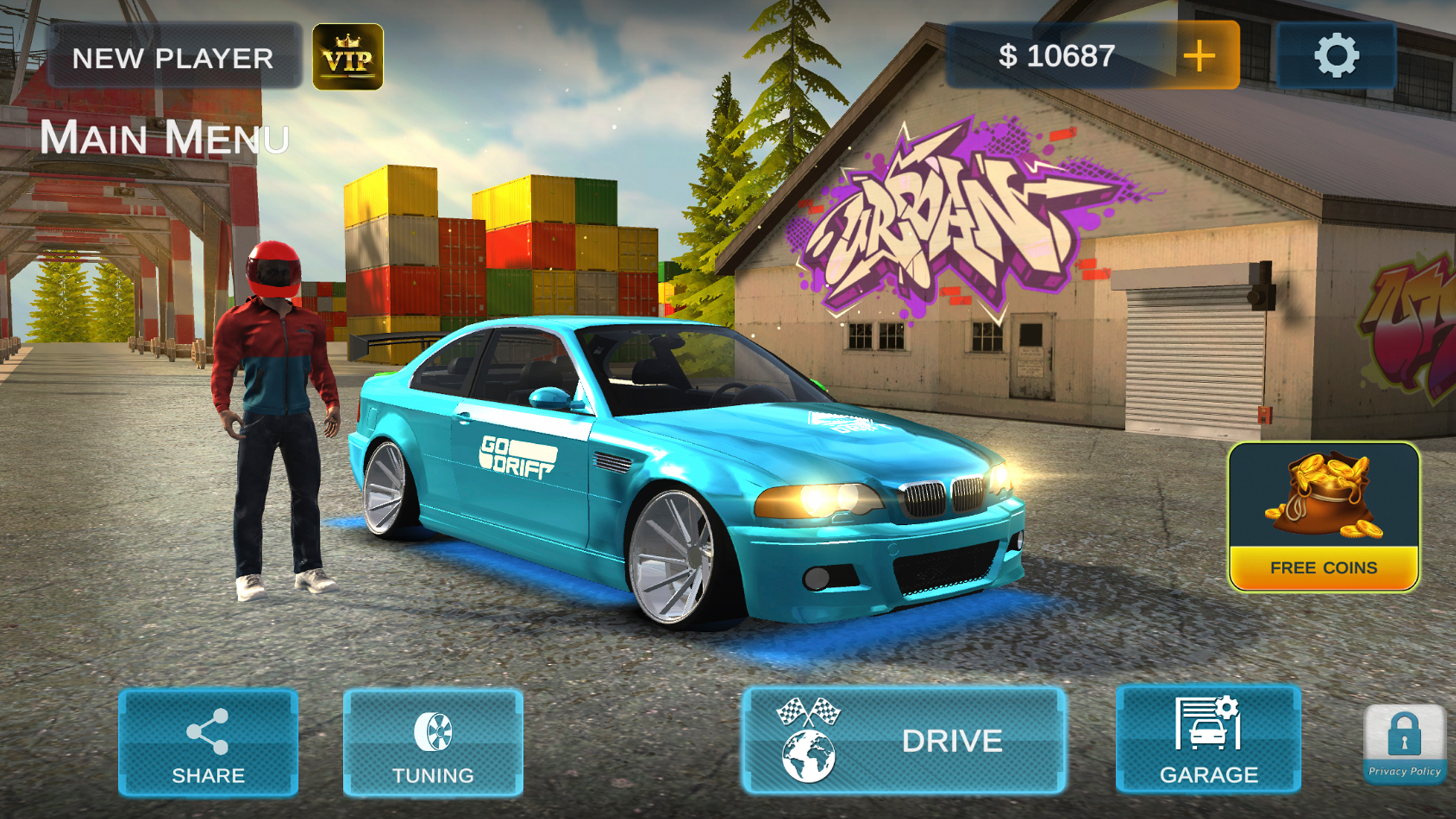View the Privacy Policy lock button
This screenshot has width=1456, height=819.
point(1404,744)
